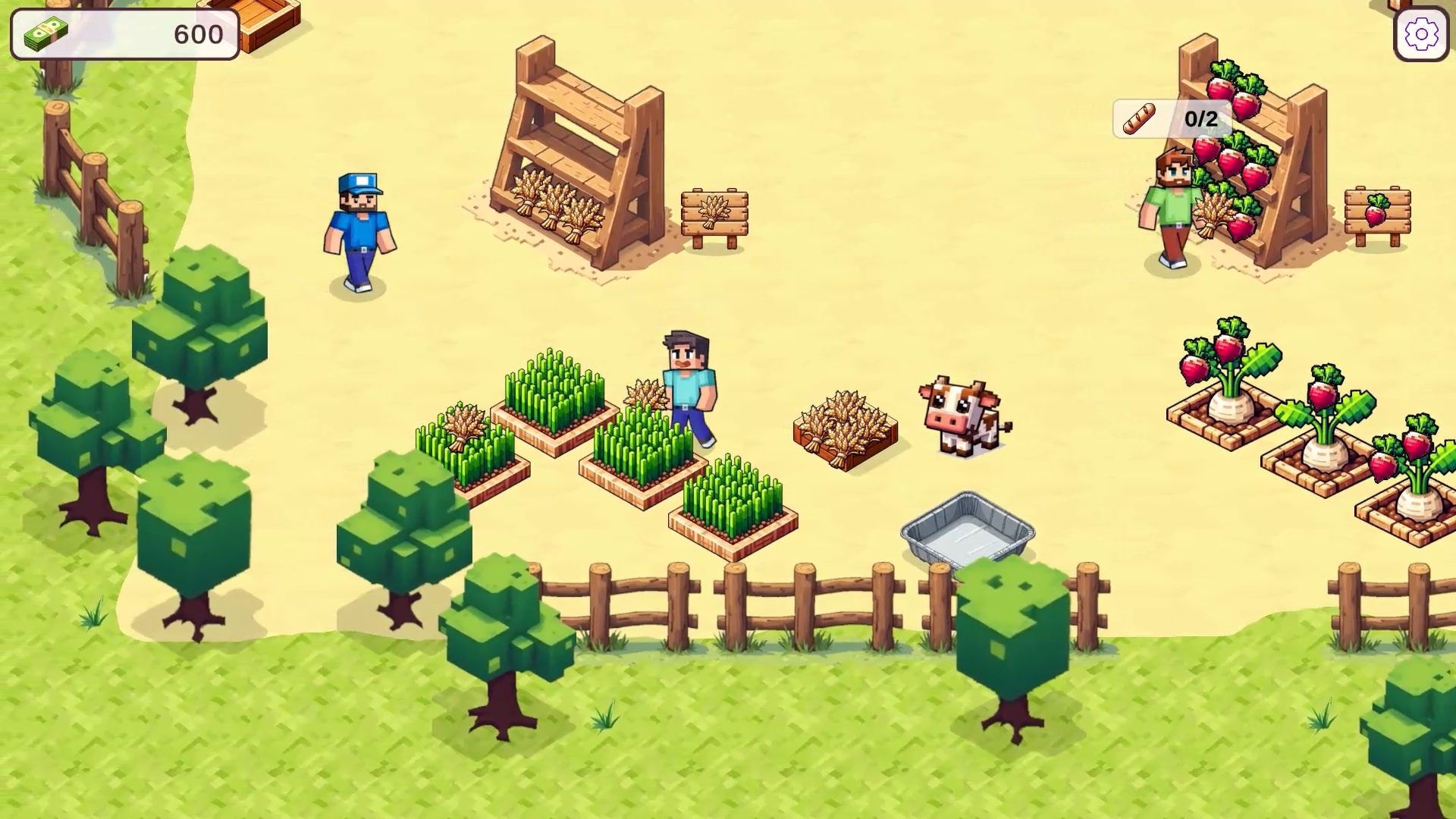Select the baguette icon on the progress tooltip
1456x819 pixels.
tap(1137, 118)
